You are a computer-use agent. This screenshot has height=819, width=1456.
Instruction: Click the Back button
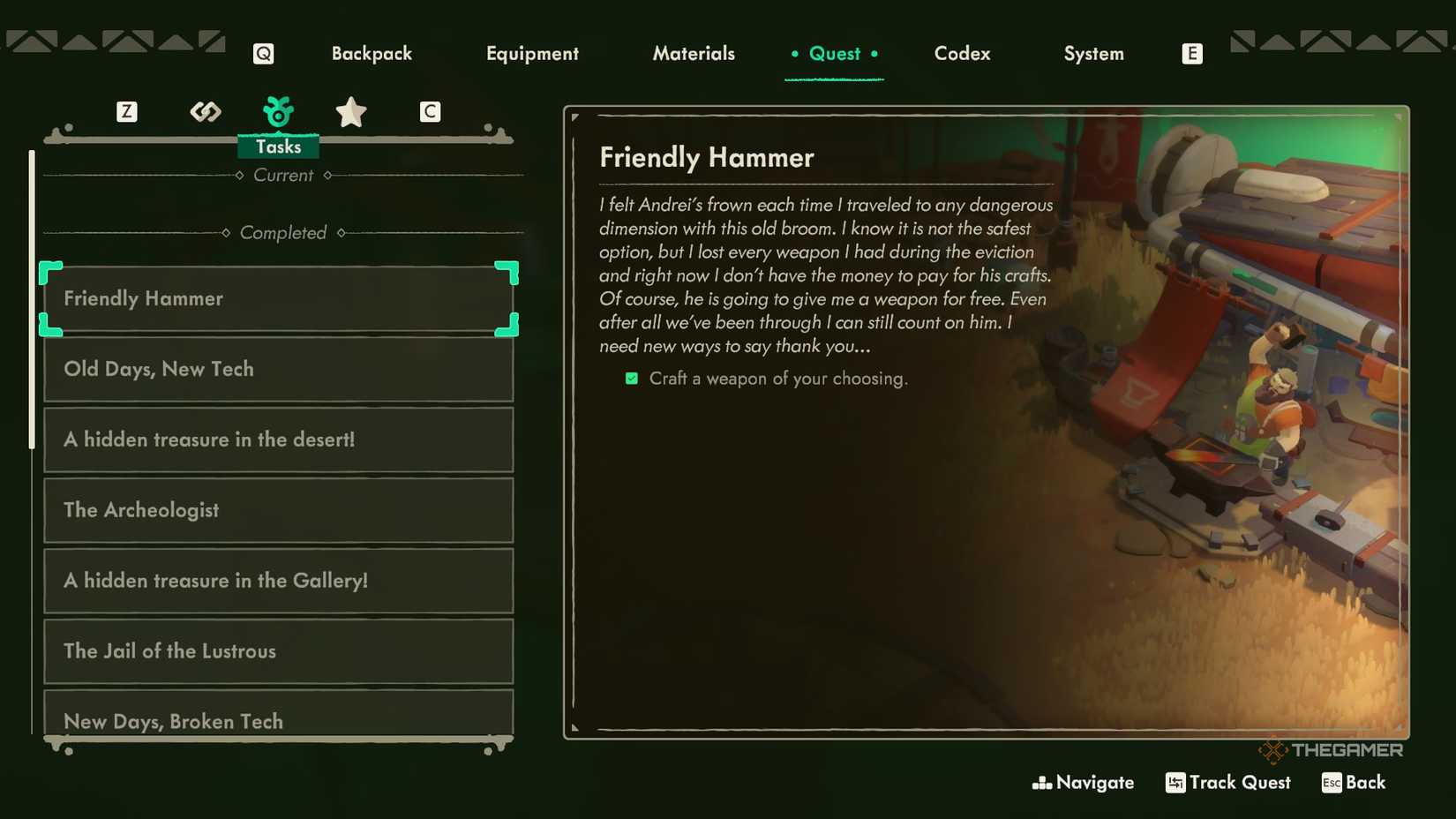(1366, 782)
